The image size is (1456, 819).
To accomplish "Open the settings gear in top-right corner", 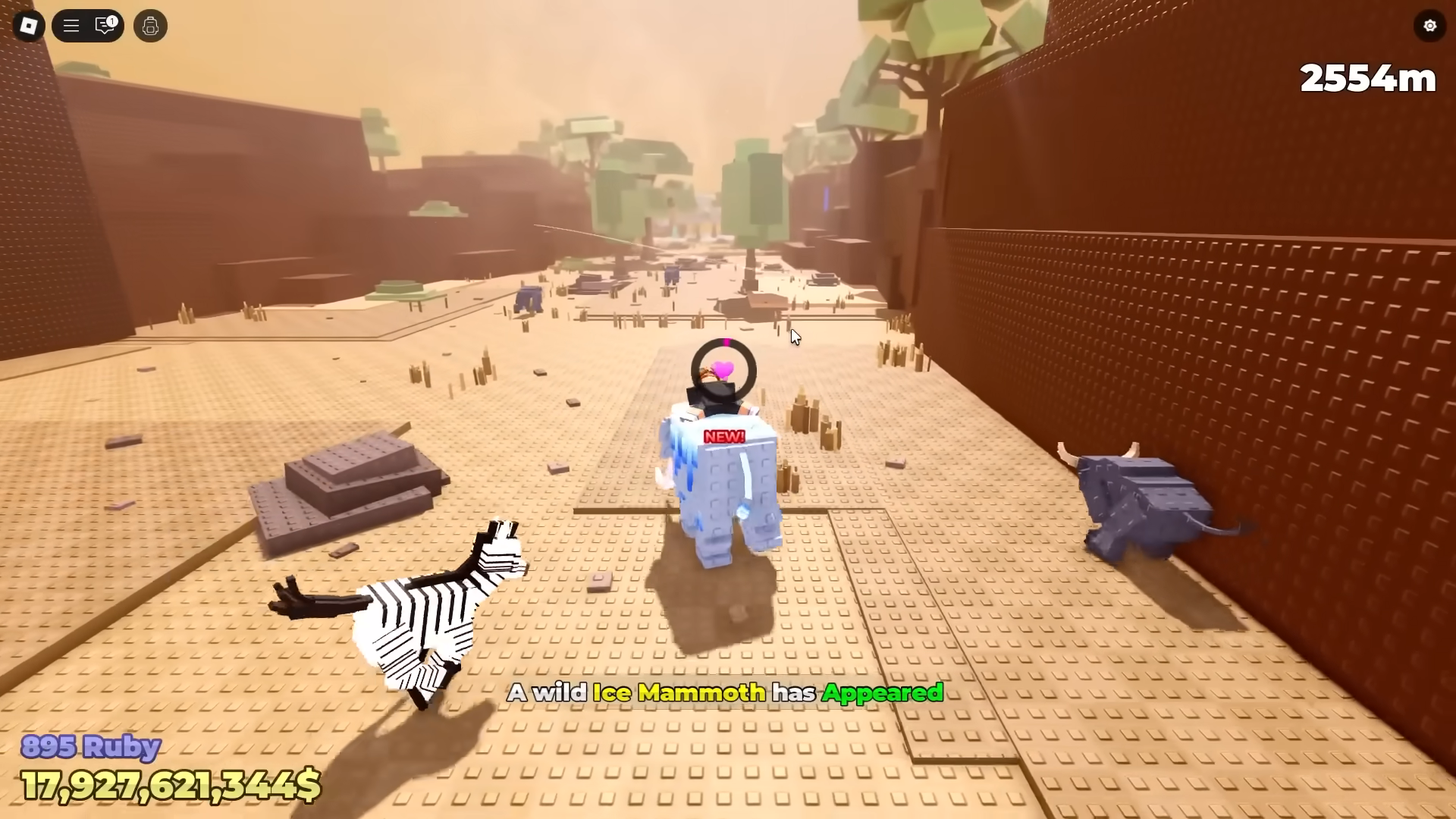I will [x=1429, y=26].
